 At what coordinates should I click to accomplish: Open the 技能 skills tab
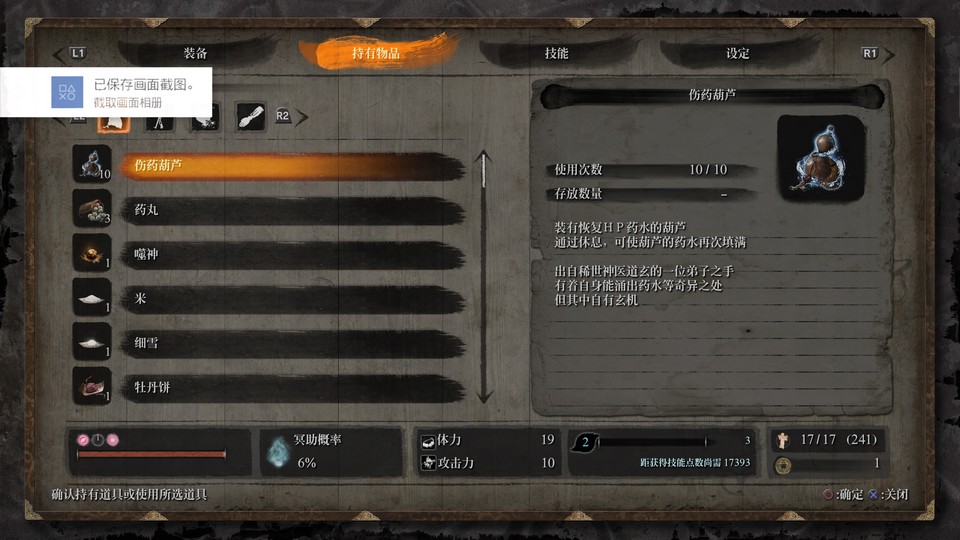coord(557,53)
